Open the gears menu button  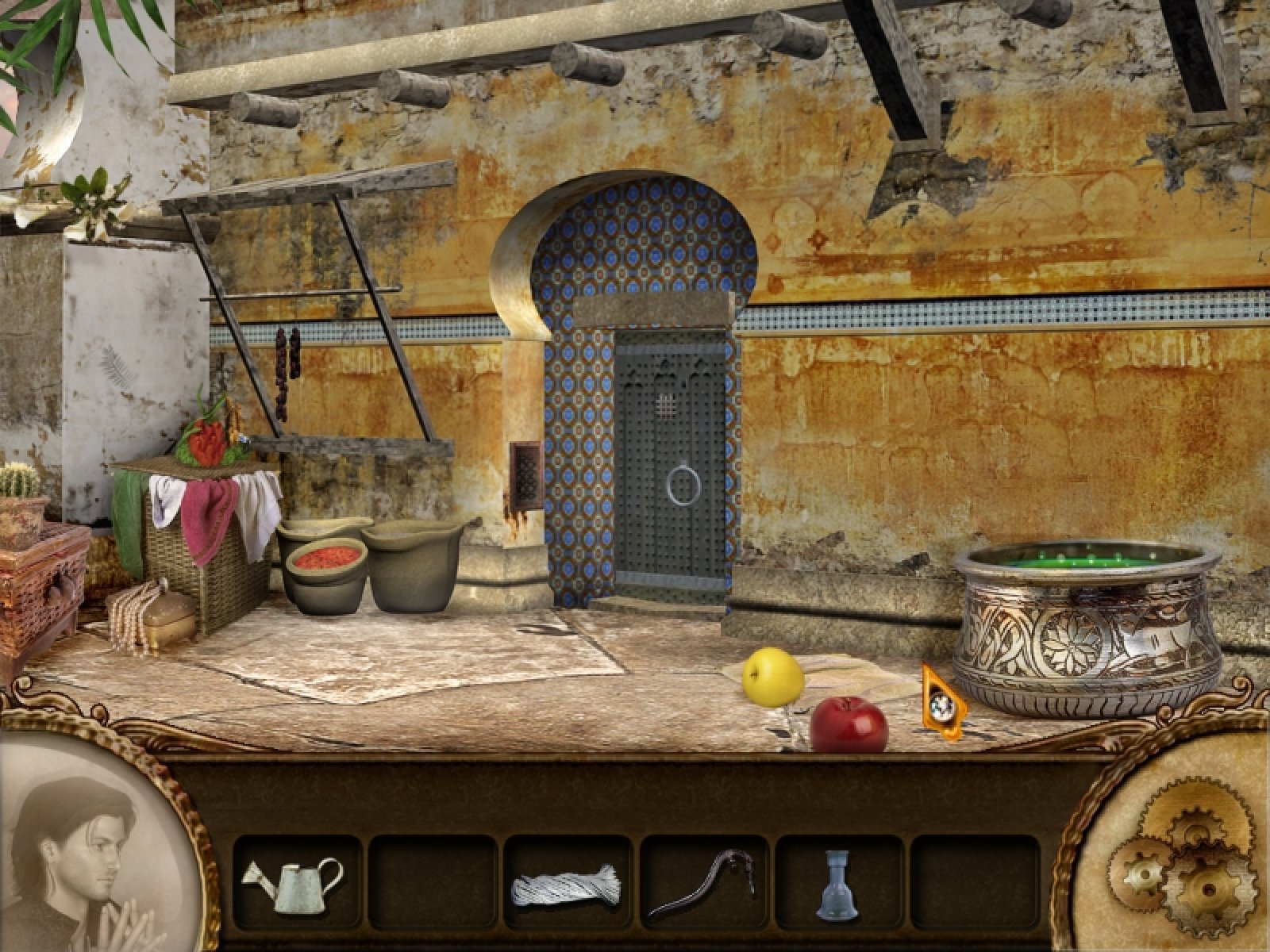tap(1181, 859)
